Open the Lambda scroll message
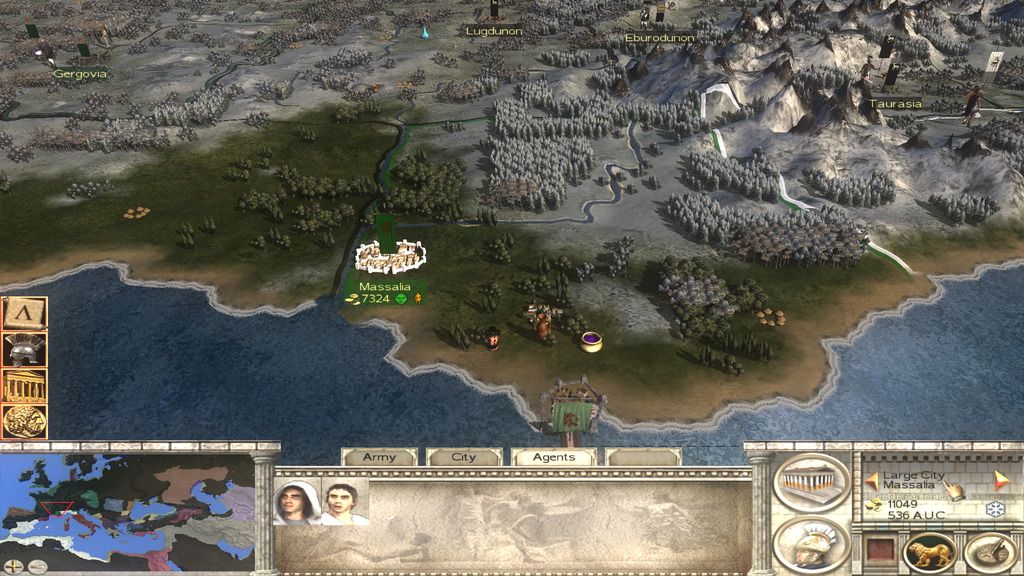The image size is (1024, 576). (22, 314)
